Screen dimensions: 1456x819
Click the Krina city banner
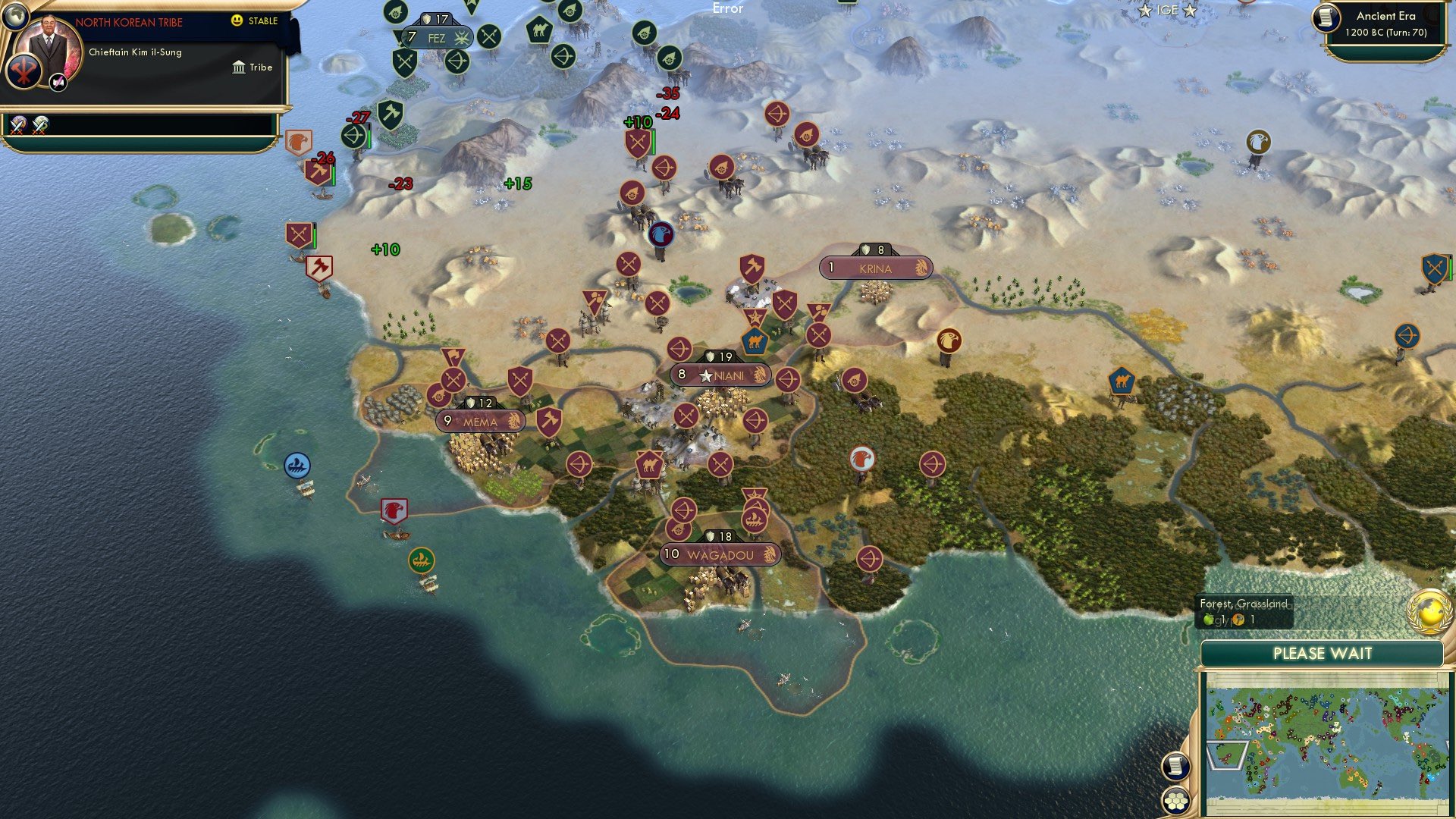point(876,267)
